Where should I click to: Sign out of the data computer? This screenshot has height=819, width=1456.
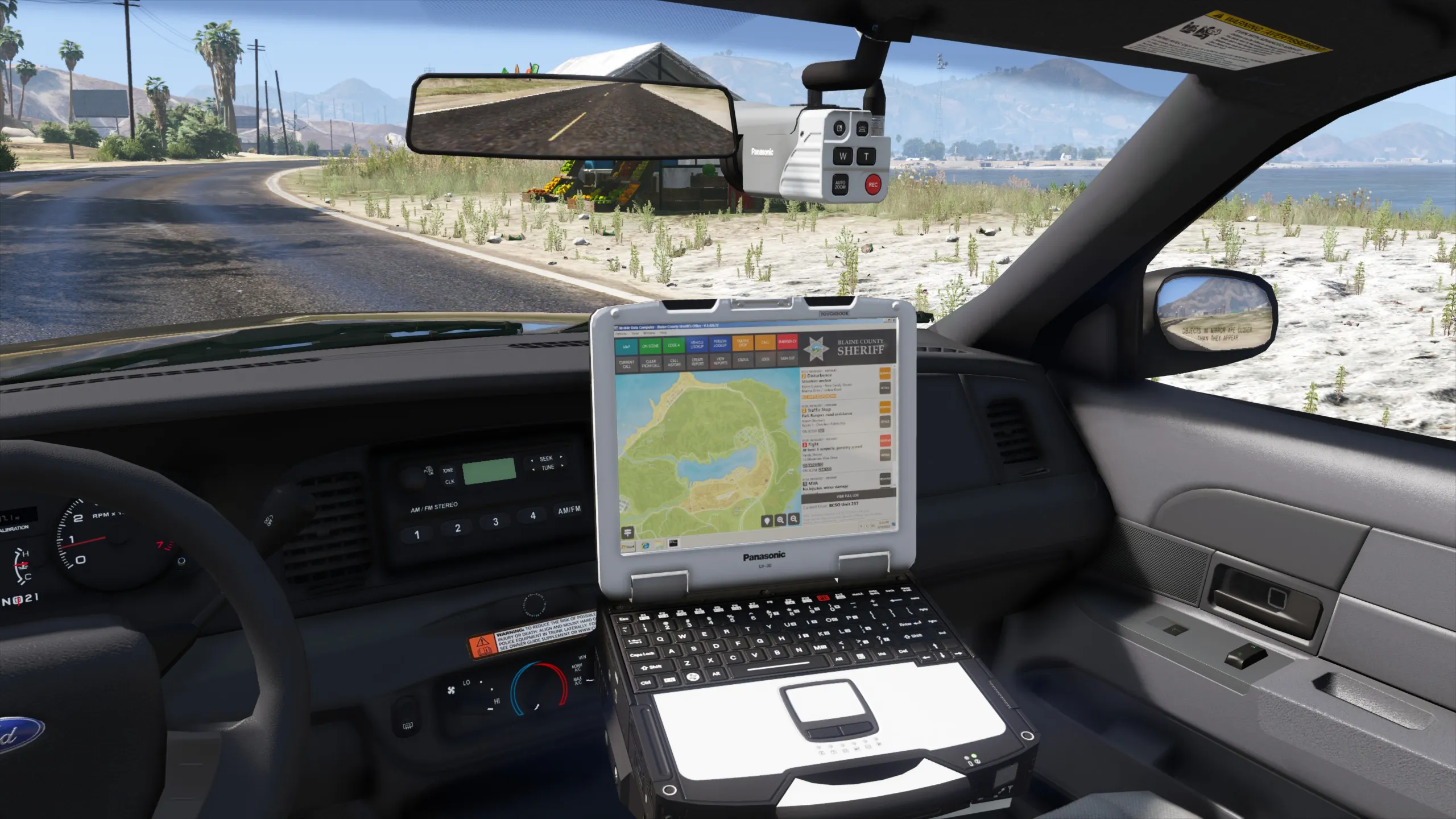click(x=788, y=358)
